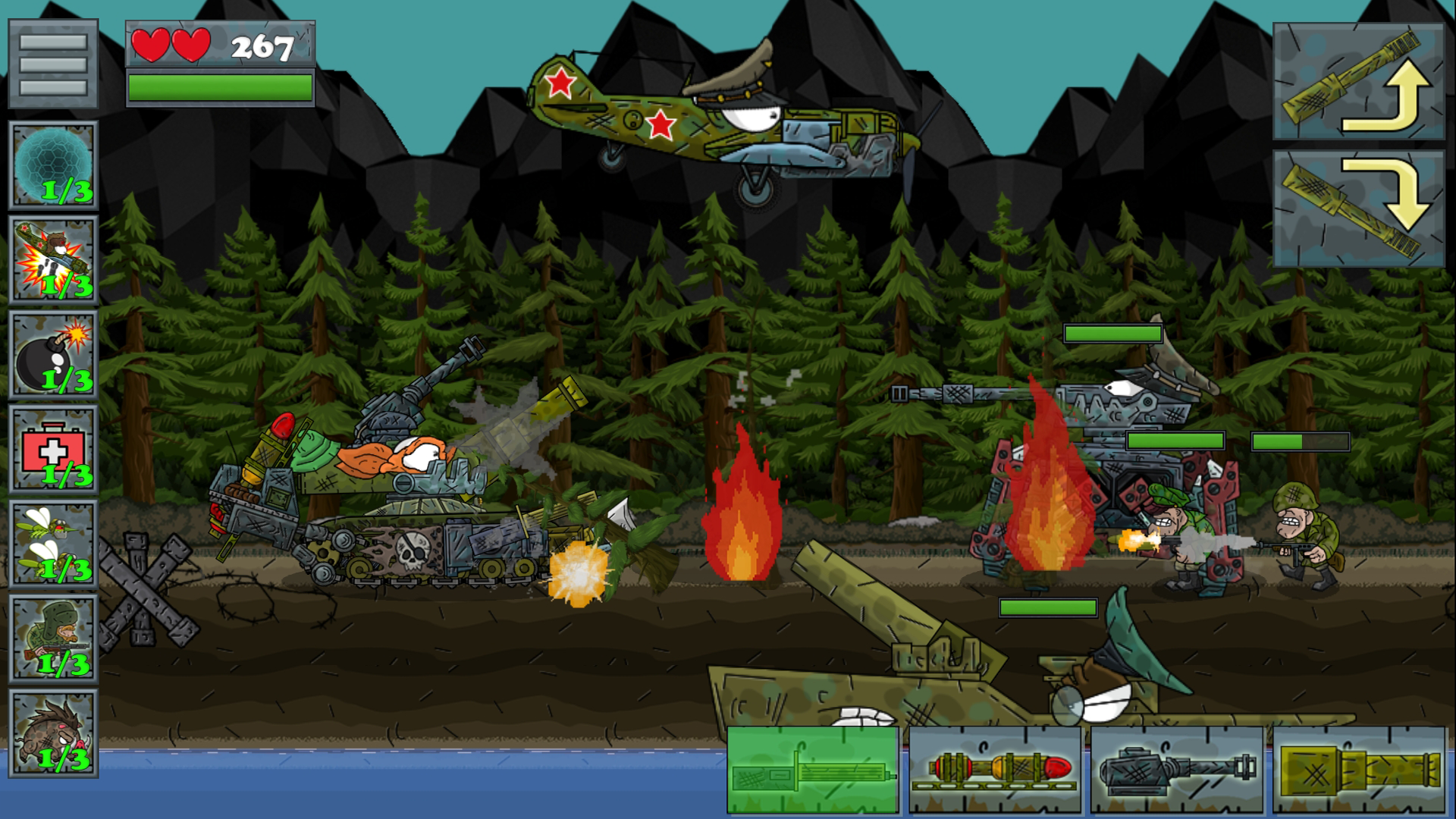Click the red heart icons near the score

pyautogui.click(x=171, y=43)
